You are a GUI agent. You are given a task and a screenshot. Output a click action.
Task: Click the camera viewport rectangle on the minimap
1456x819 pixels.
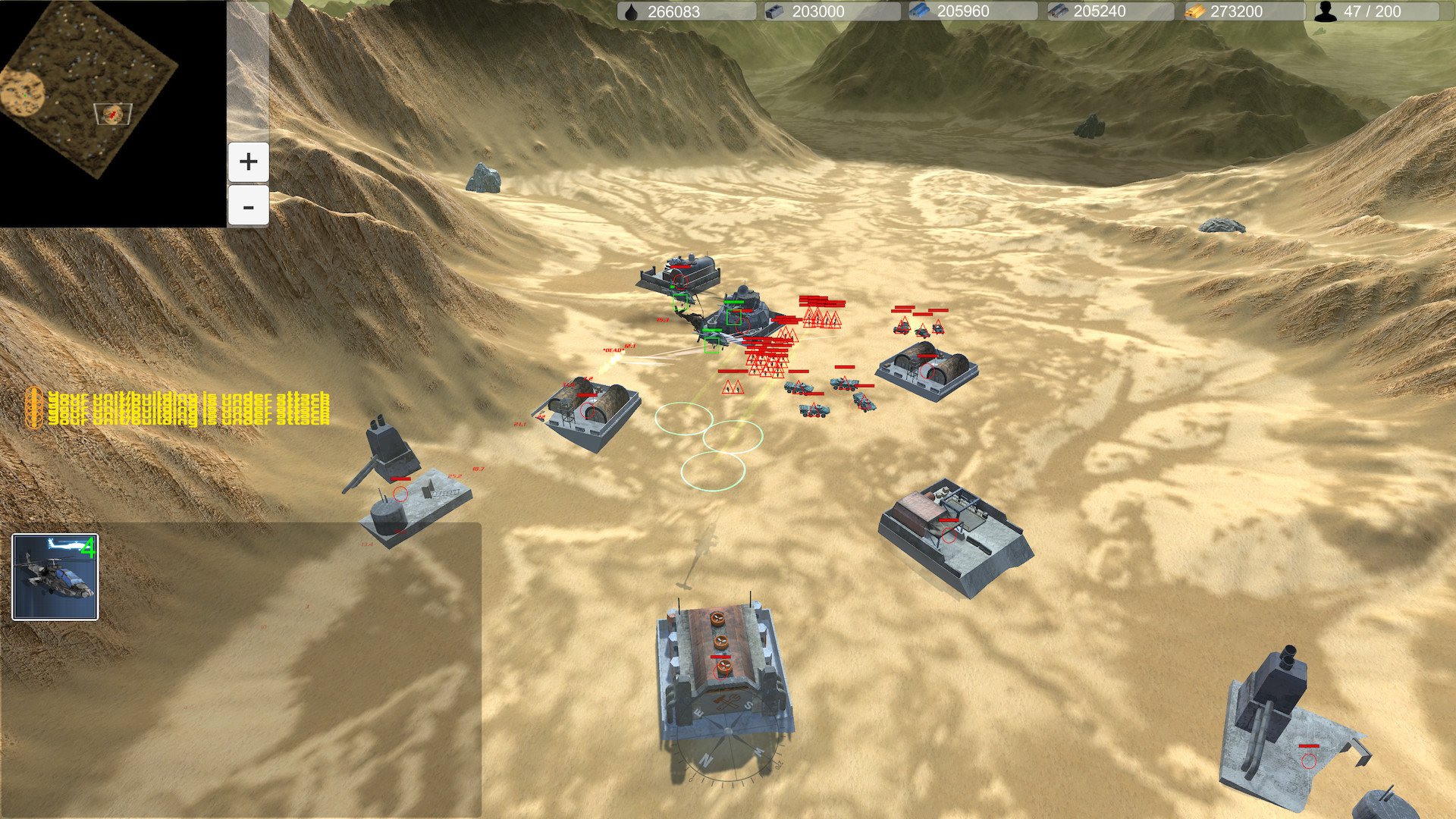pos(112,114)
